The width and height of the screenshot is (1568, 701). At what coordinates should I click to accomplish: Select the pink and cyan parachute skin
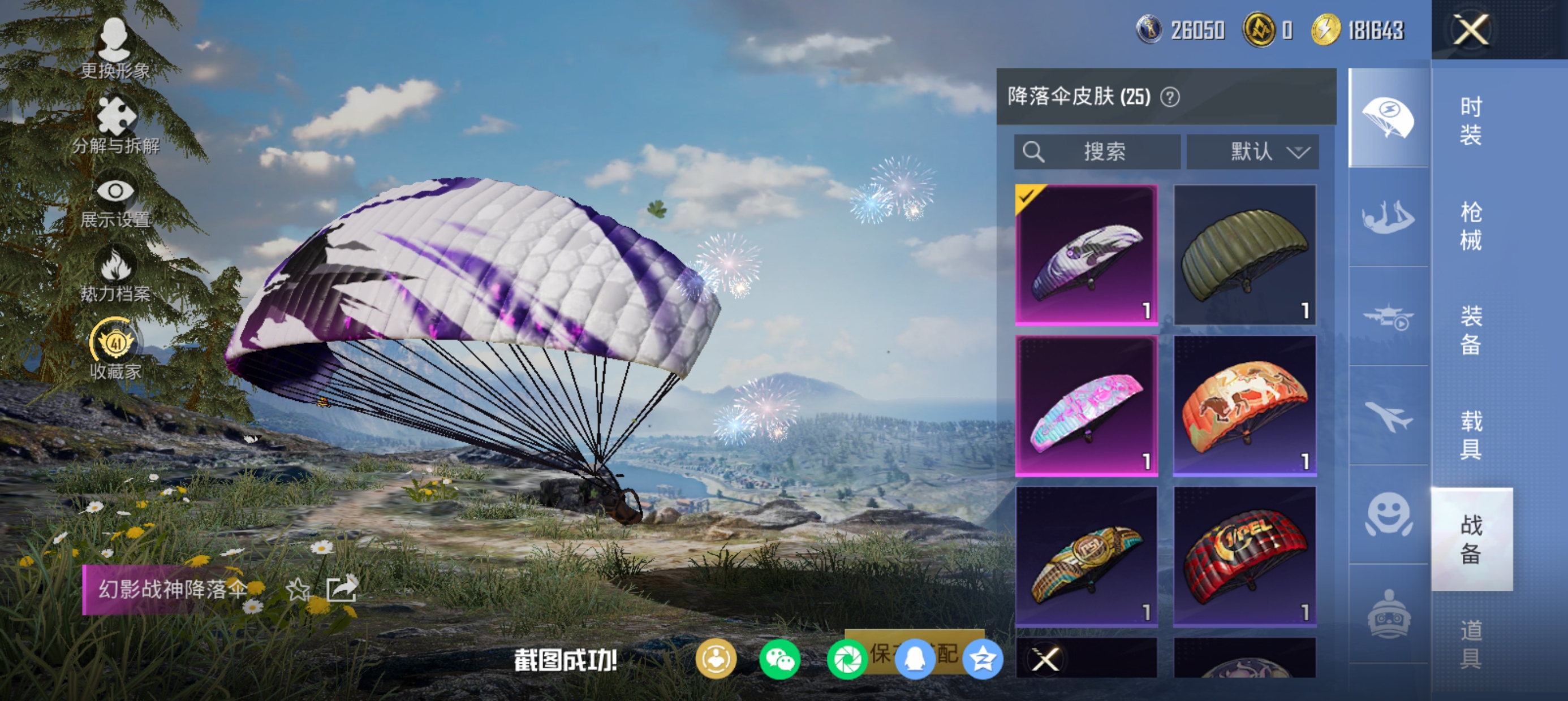(x=1086, y=406)
